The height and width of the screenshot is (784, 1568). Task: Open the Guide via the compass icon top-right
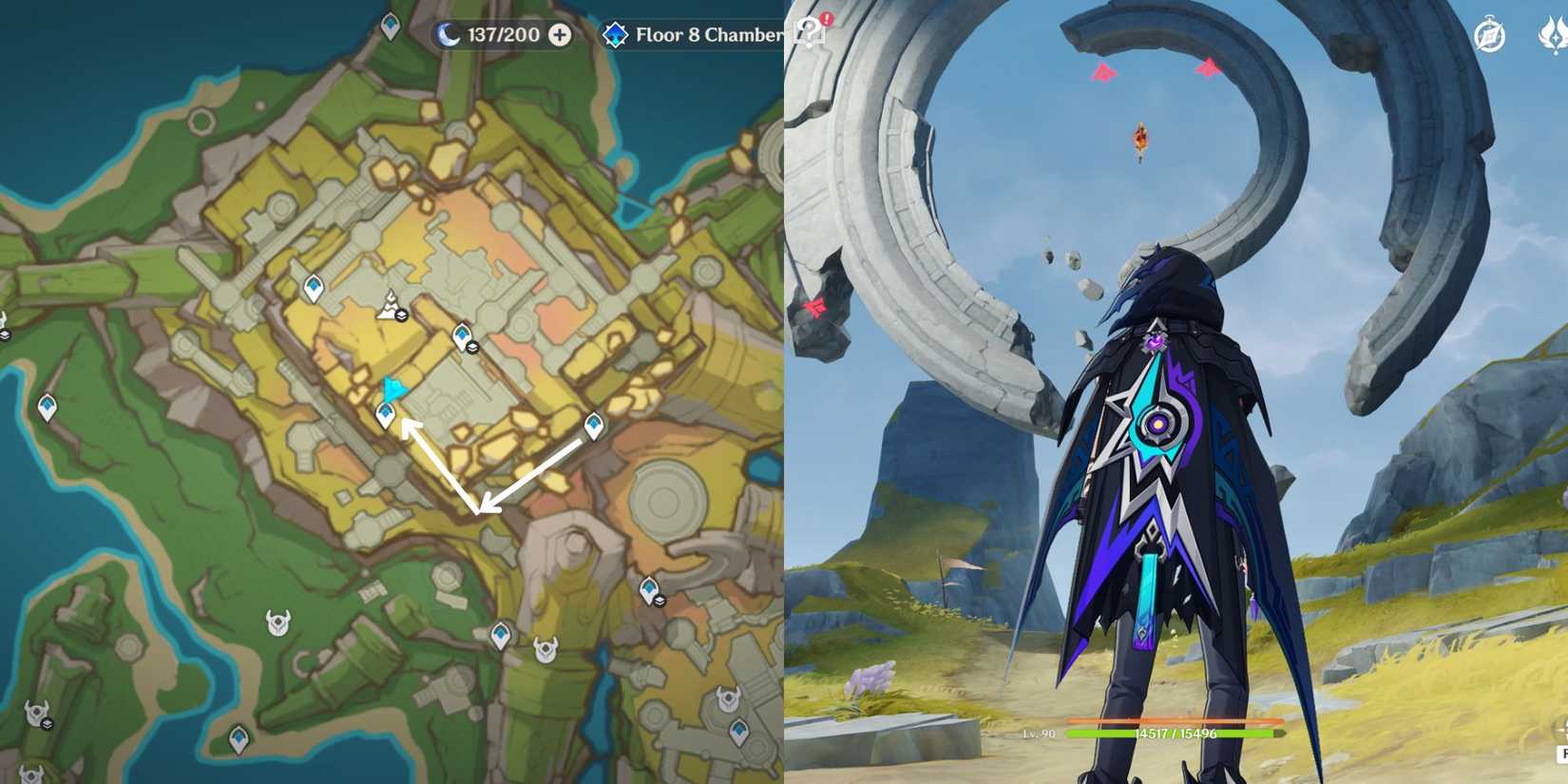tap(1488, 31)
